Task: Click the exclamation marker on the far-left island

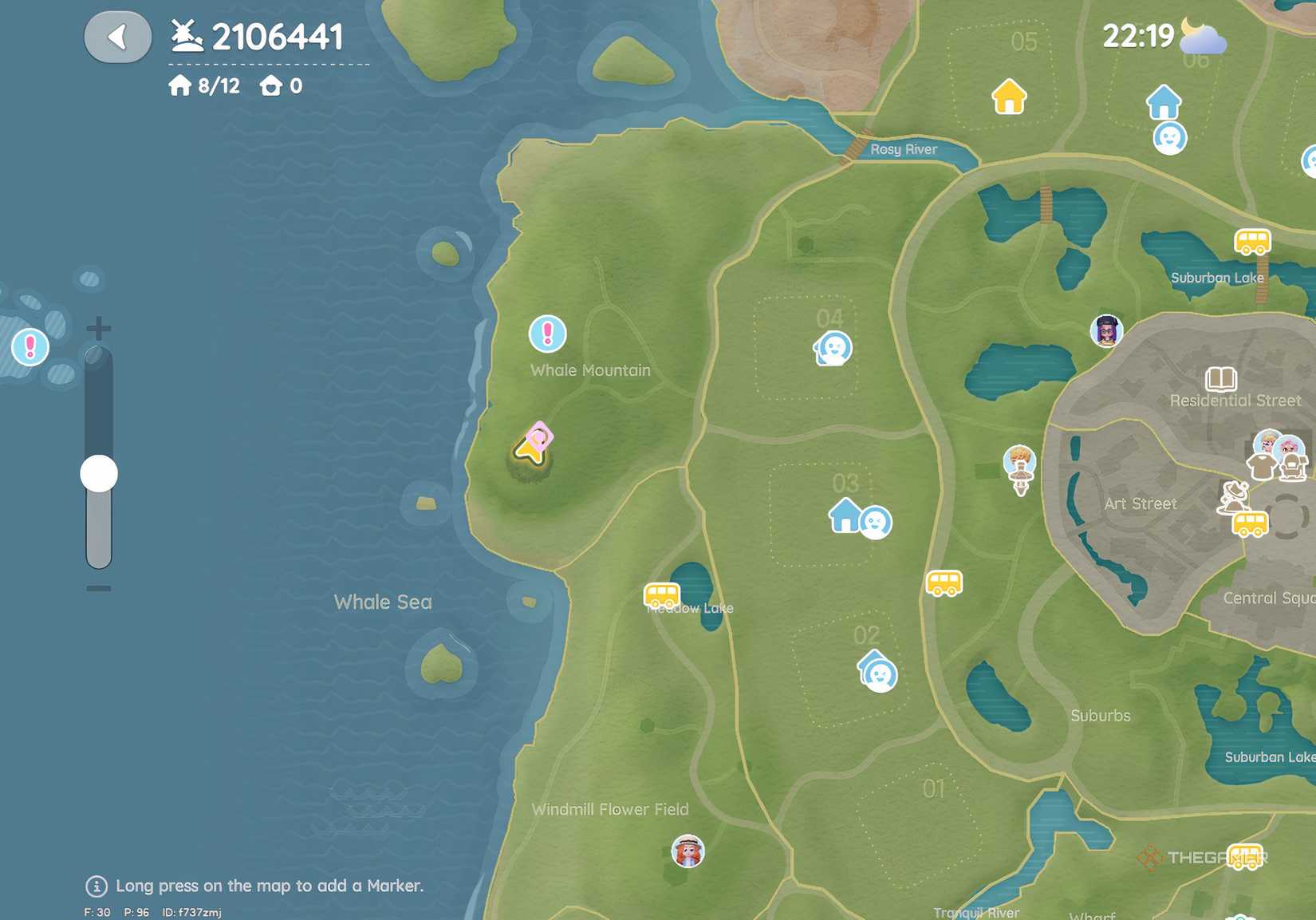Action: (x=29, y=347)
